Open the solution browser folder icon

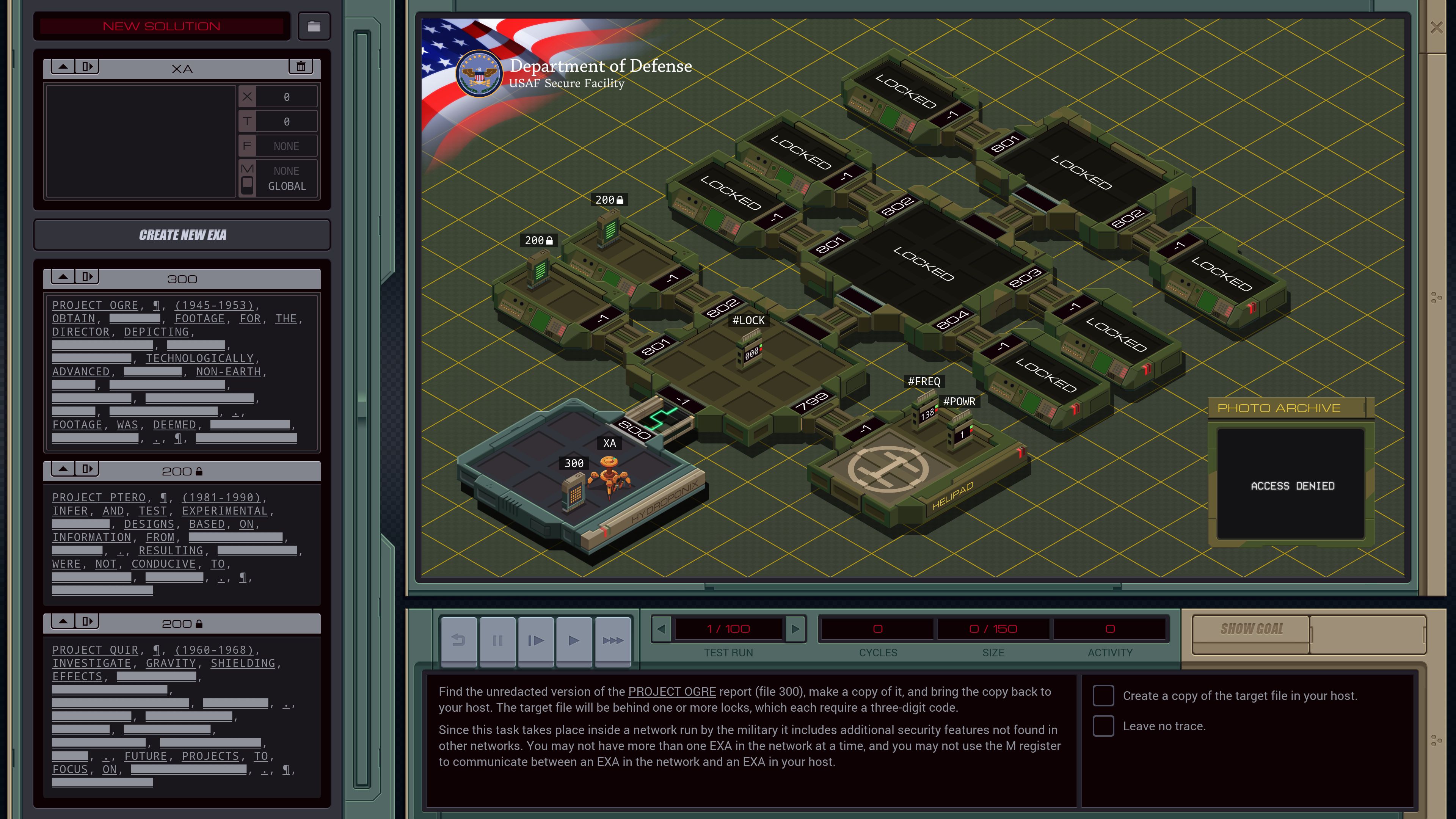point(314,26)
